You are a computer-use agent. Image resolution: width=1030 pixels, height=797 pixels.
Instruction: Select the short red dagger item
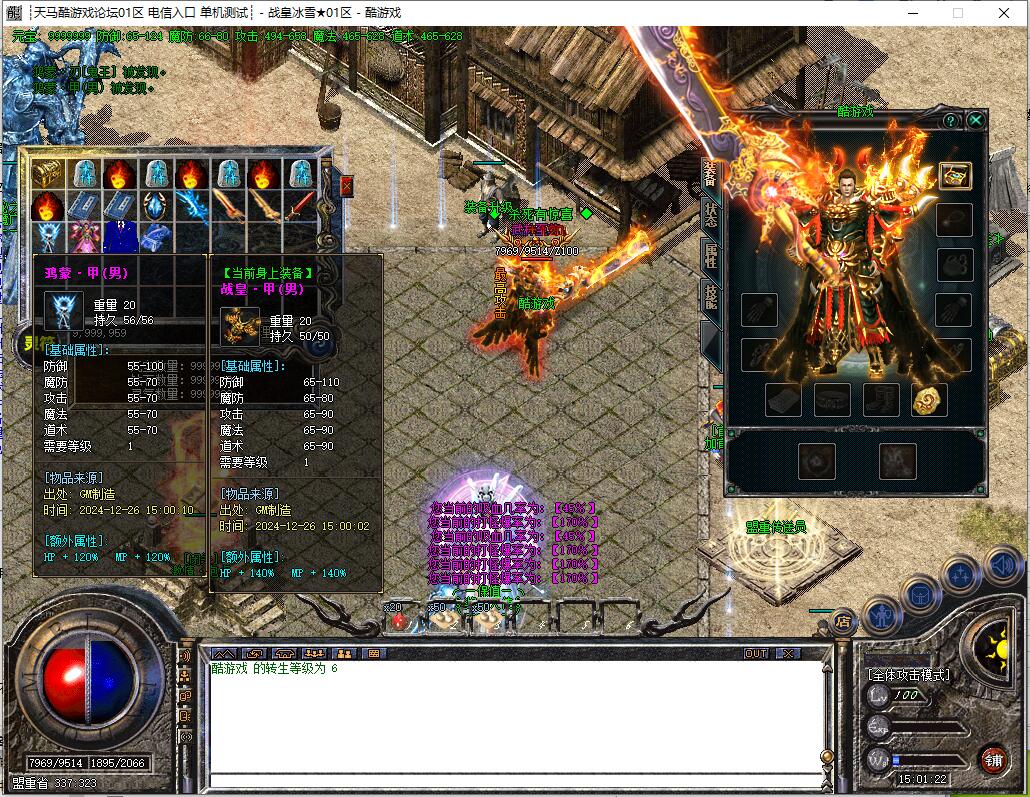[x=299, y=206]
